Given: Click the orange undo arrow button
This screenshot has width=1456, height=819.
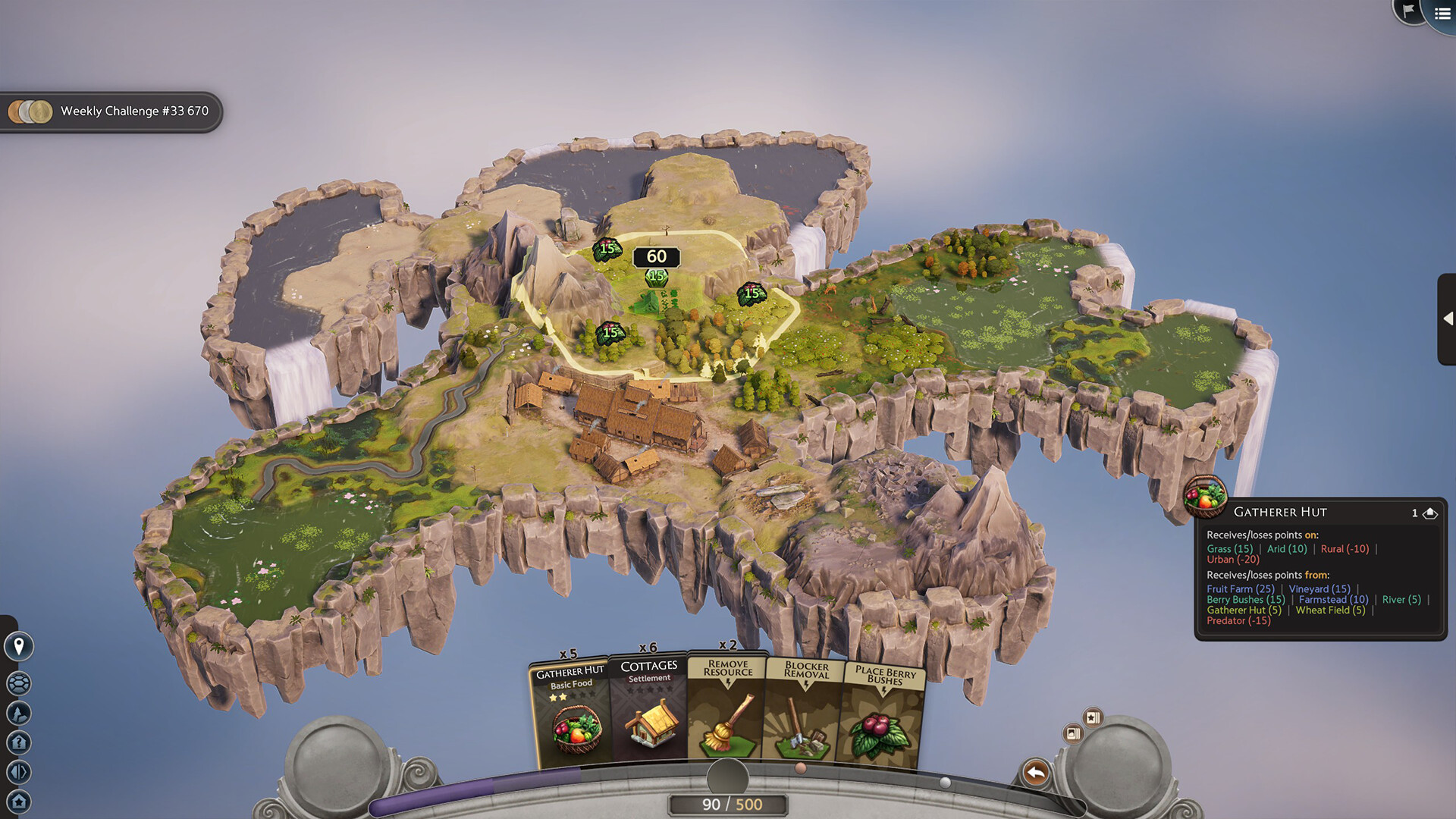Looking at the screenshot, I should [1035, 773].
